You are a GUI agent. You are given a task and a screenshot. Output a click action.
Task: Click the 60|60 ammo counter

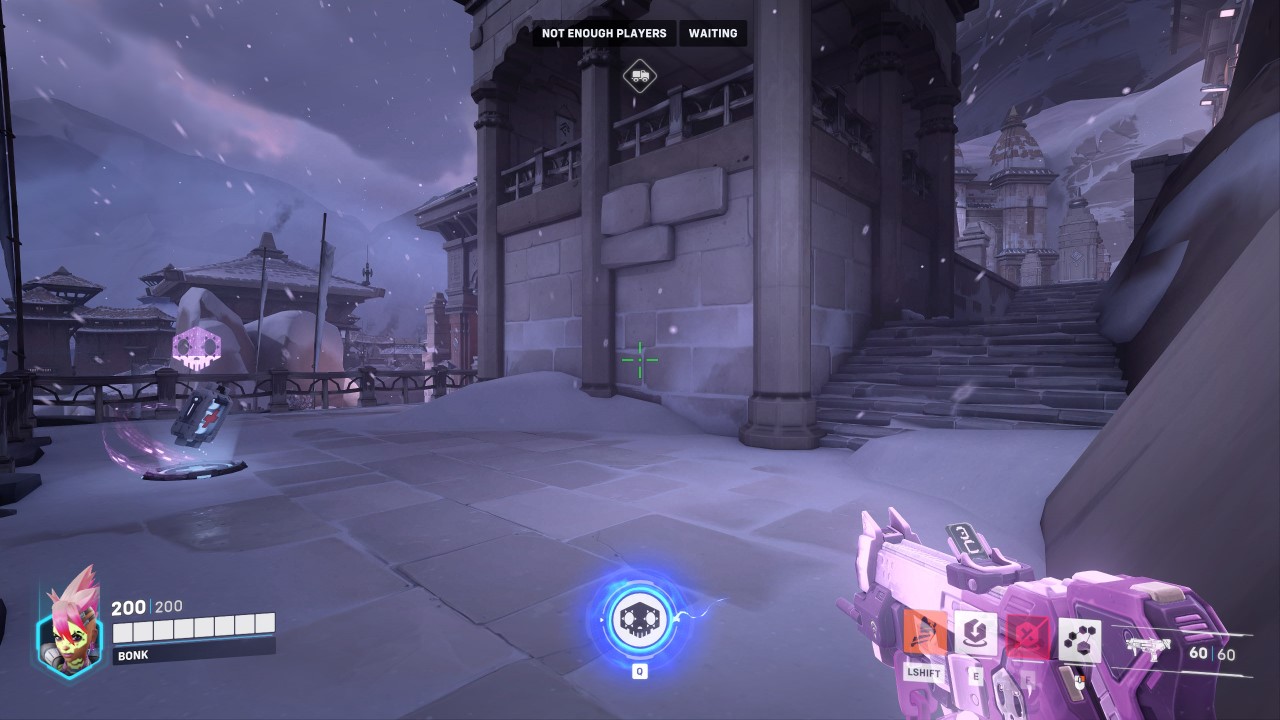pyautogui.click(x=1211, y=652)
